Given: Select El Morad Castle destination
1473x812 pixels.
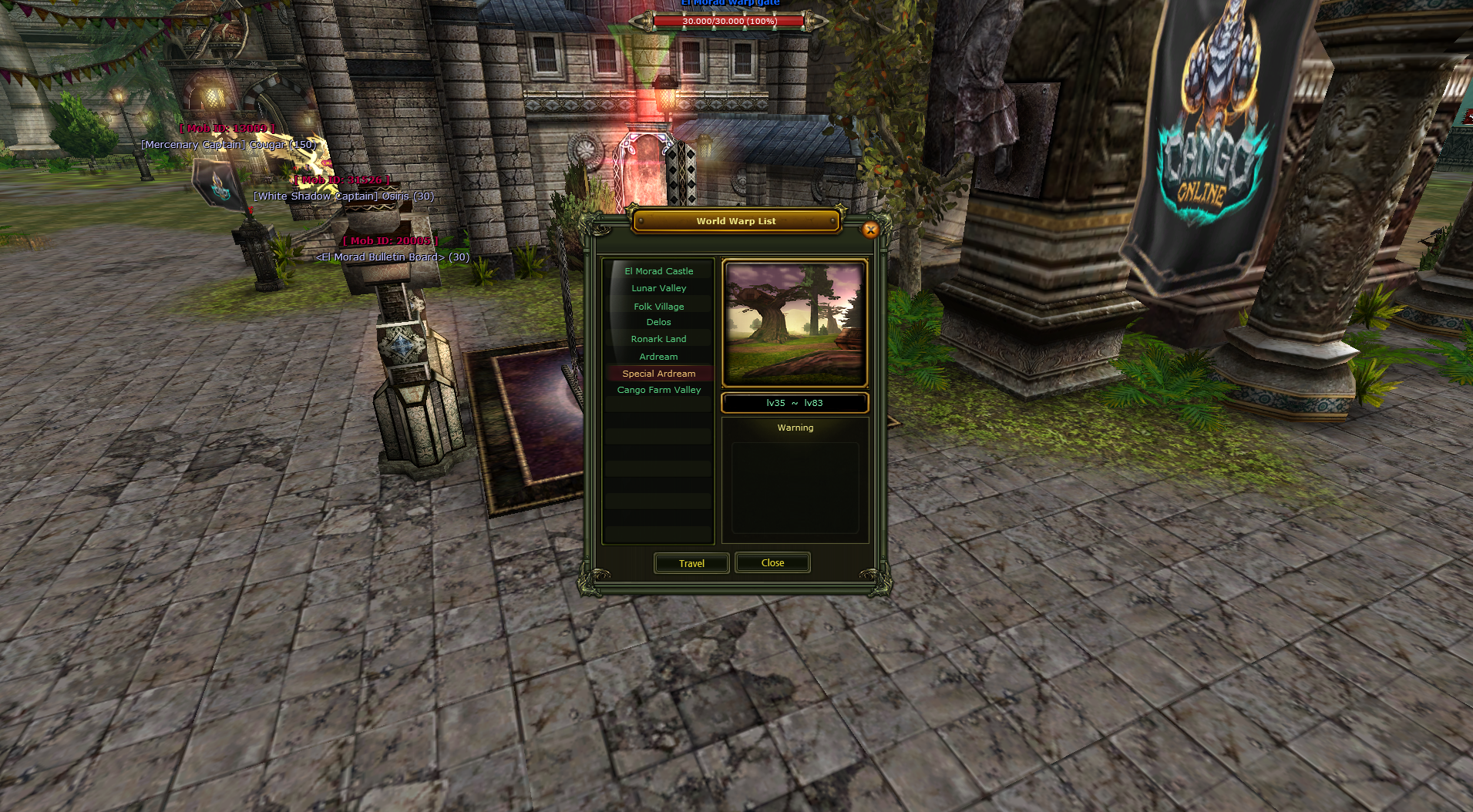Looking at the screenshot, I should (658, 271).
